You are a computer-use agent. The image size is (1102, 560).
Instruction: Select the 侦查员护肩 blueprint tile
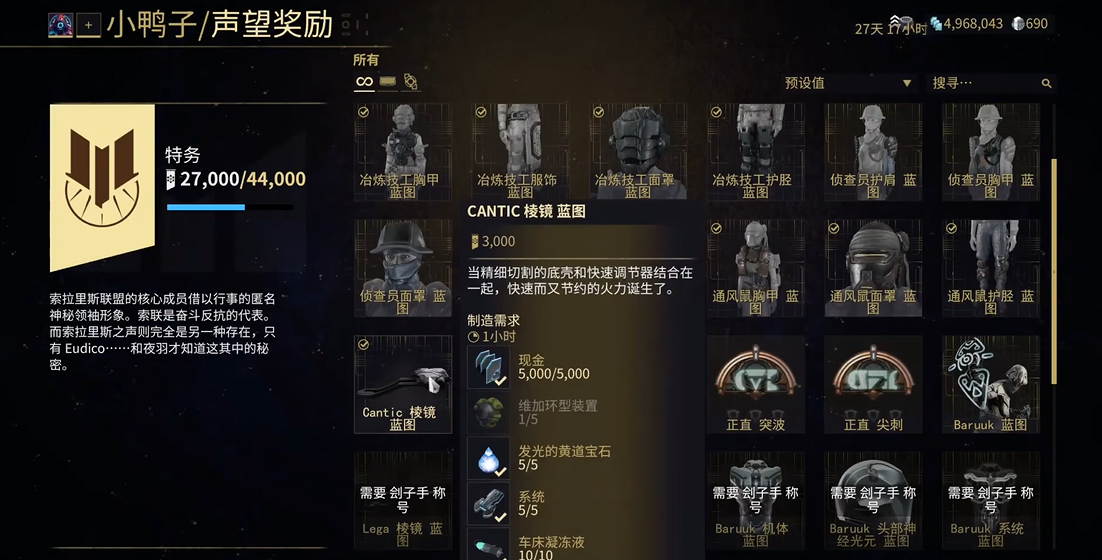pos(872,150)
